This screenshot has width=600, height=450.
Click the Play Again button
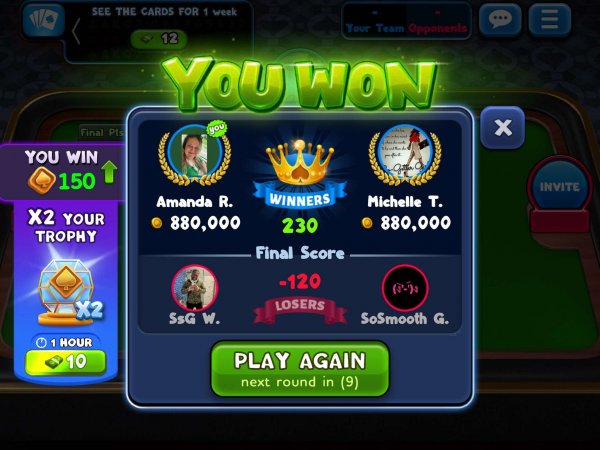tap(299, 369)
